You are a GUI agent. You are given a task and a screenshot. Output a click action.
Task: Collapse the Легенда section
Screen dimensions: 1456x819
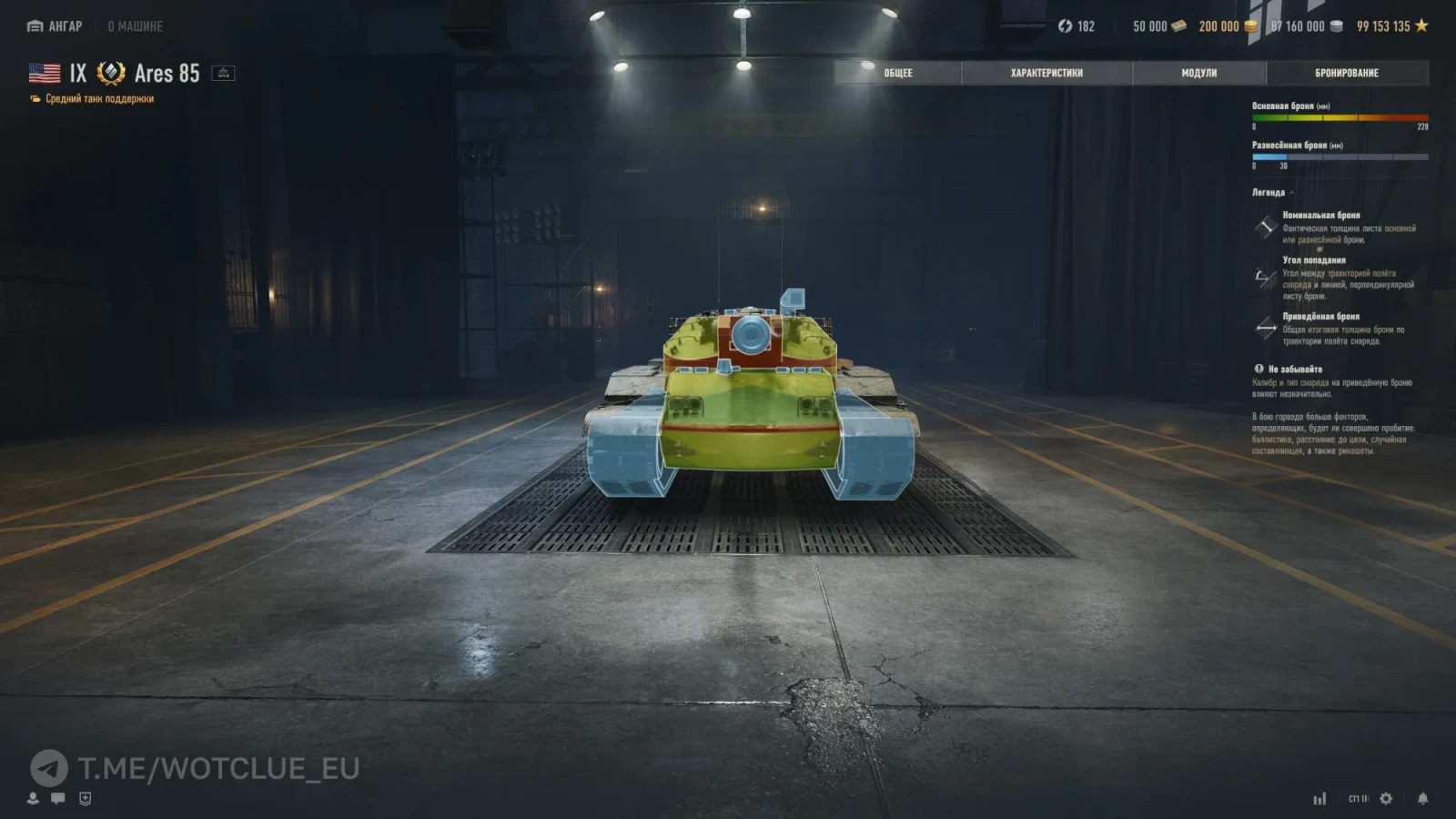point(1272,193)
